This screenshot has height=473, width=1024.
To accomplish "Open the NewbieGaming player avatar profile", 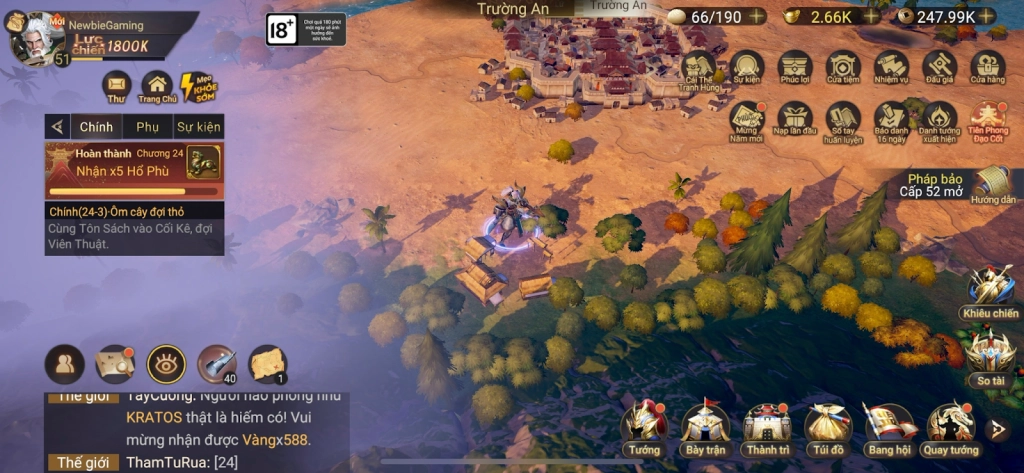I will pyautogui.click(x=36, y=38).
